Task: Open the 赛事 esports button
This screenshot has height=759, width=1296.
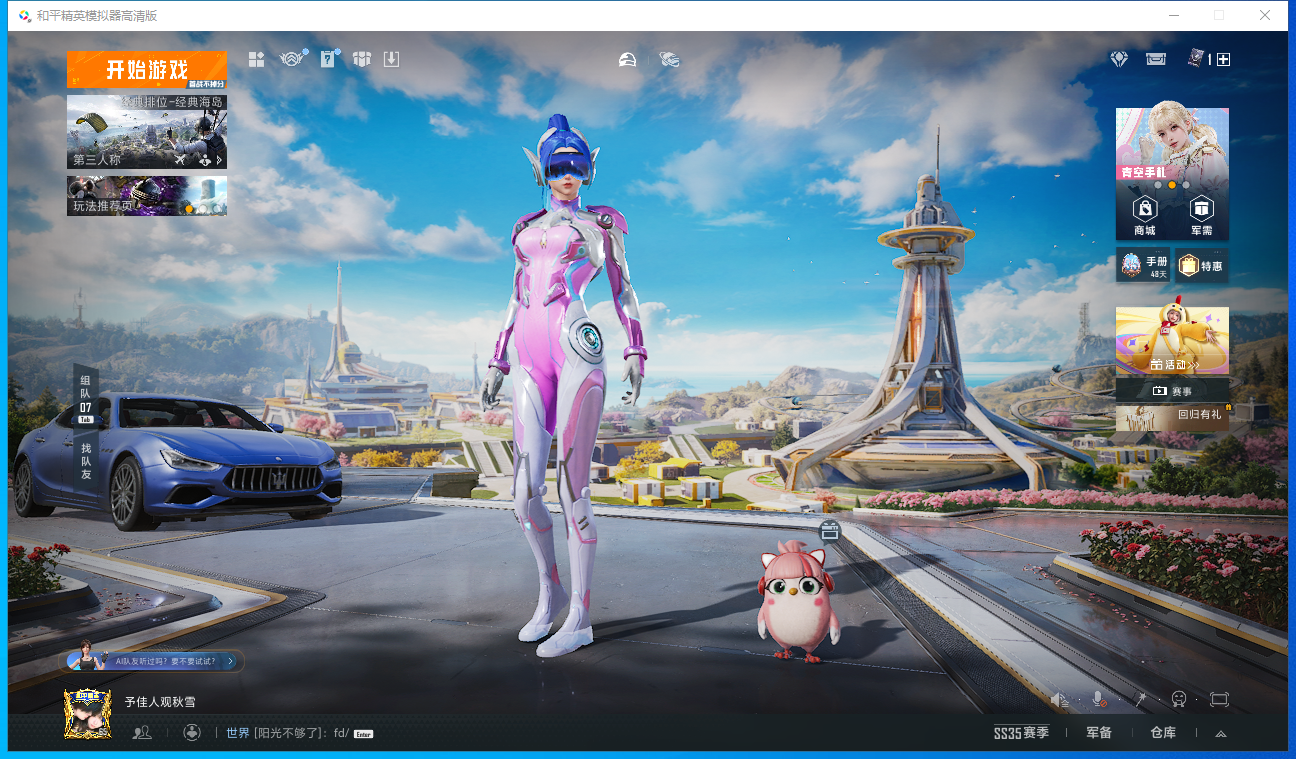Action: pyautogui.click(x=1172, y=391)
